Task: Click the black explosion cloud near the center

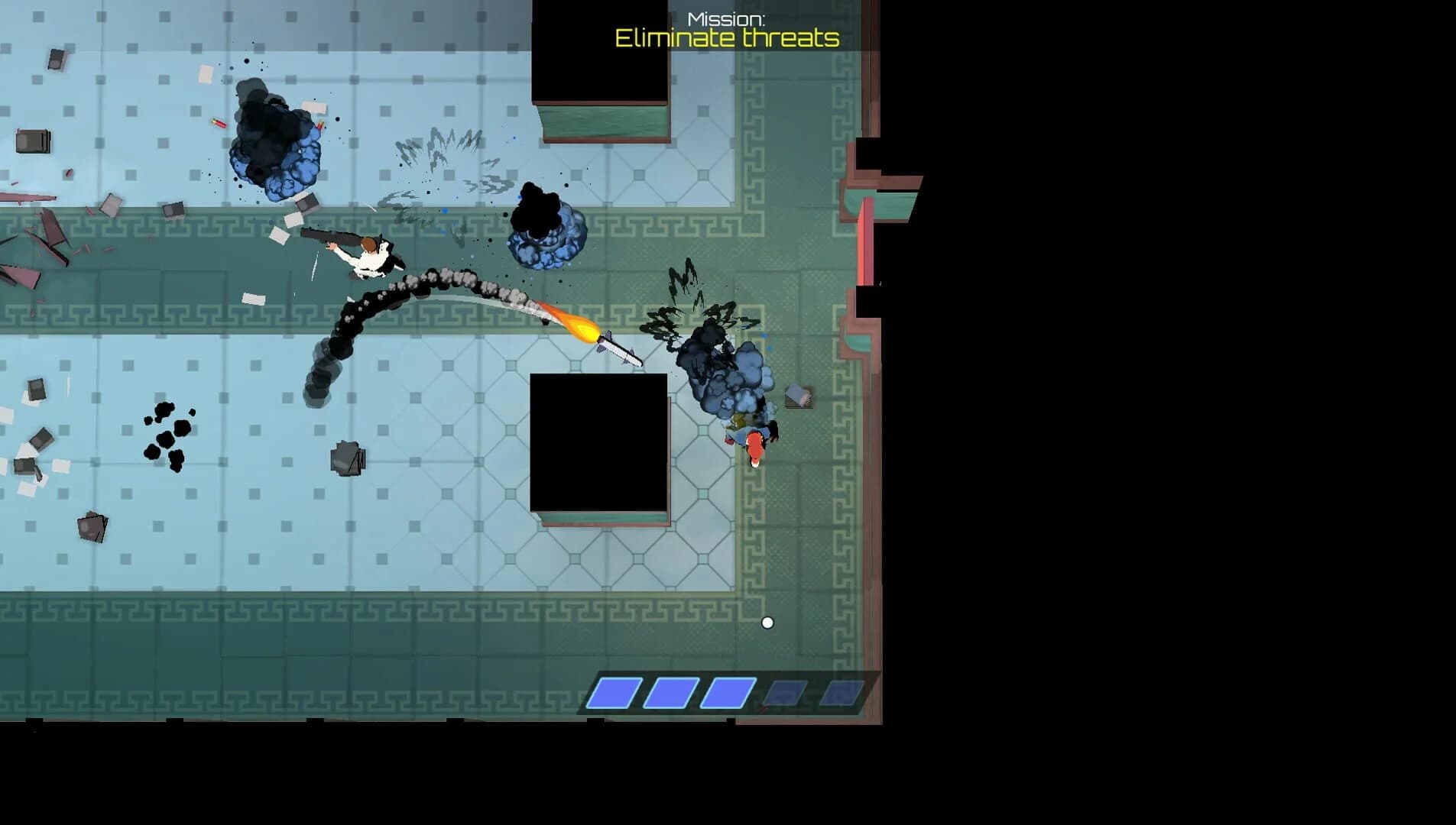Action: pyautogui.click(x=539, y=222)
